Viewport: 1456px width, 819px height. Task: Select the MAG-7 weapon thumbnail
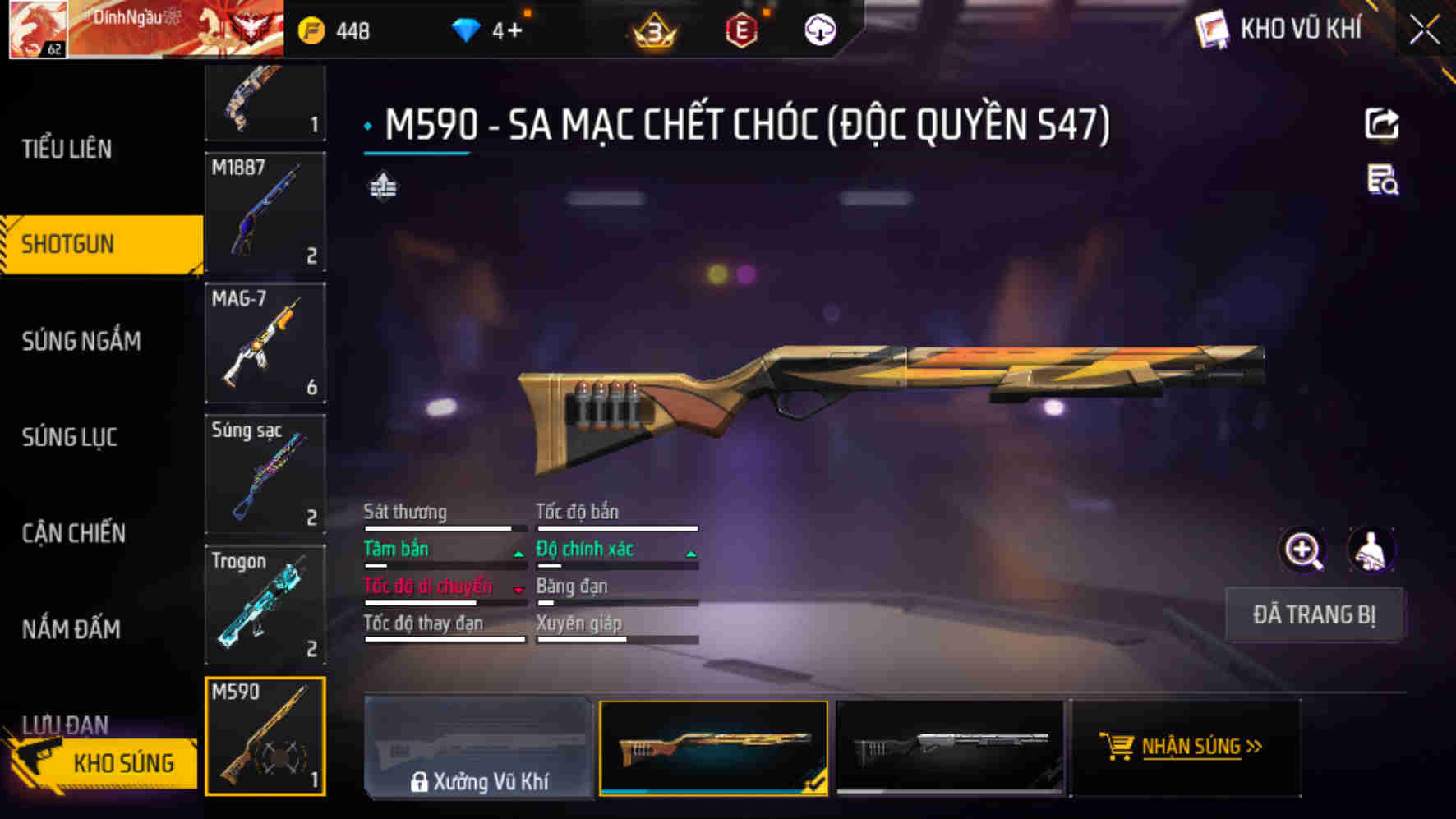click(x=265, y=343)
